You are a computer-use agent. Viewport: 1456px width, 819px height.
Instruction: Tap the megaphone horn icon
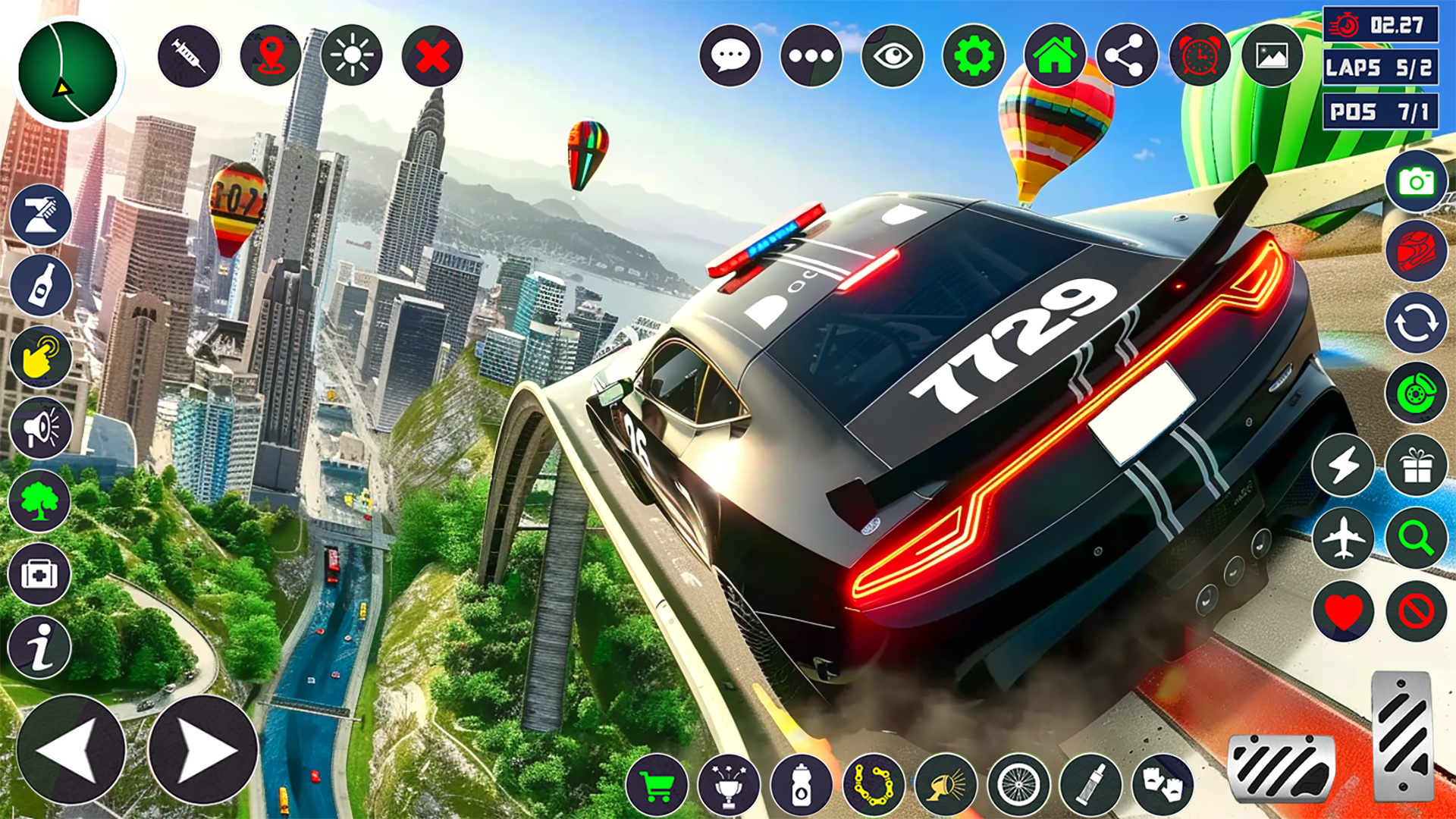[40, 428]
